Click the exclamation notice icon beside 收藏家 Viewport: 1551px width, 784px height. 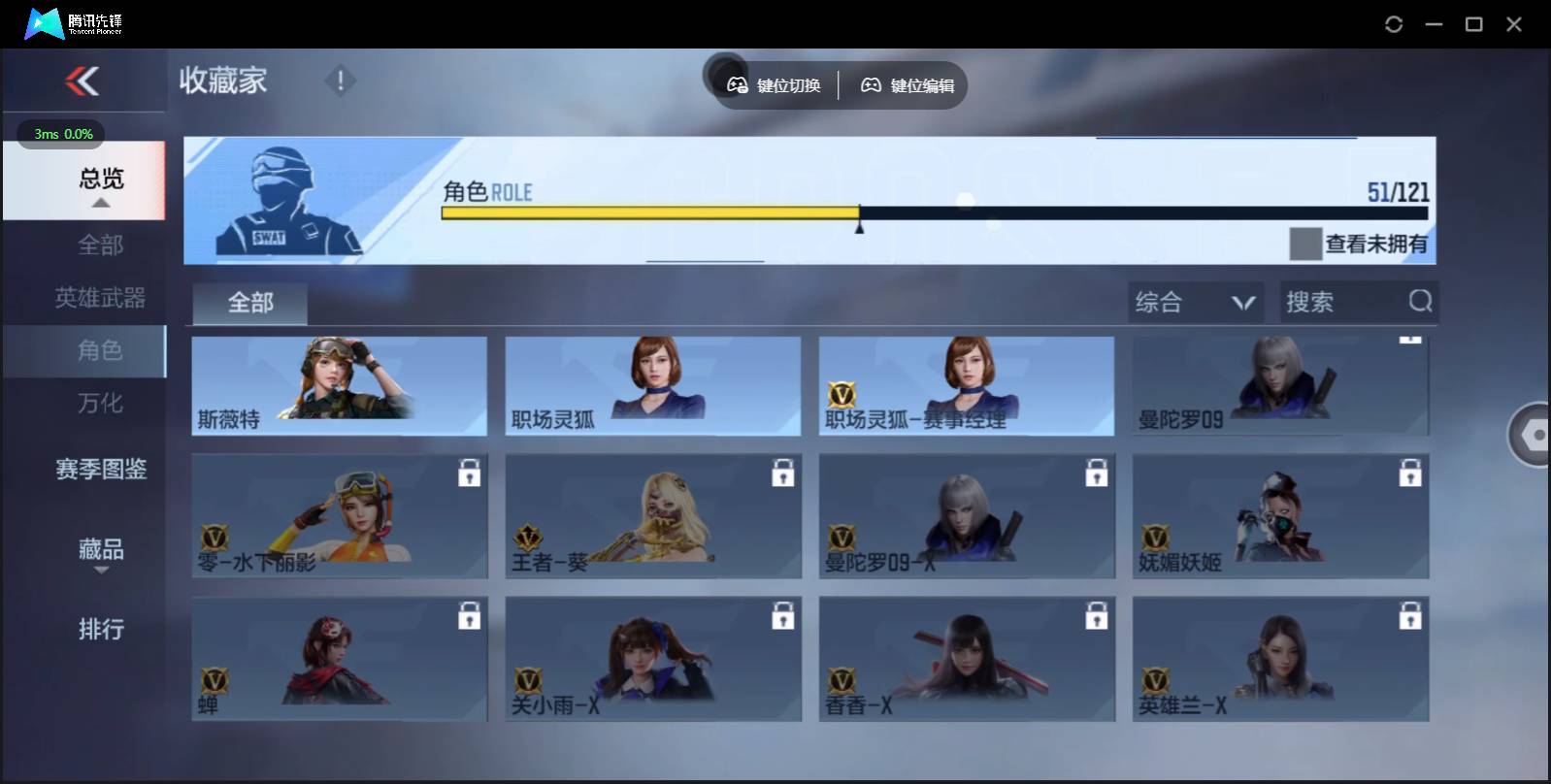[340, 82]
